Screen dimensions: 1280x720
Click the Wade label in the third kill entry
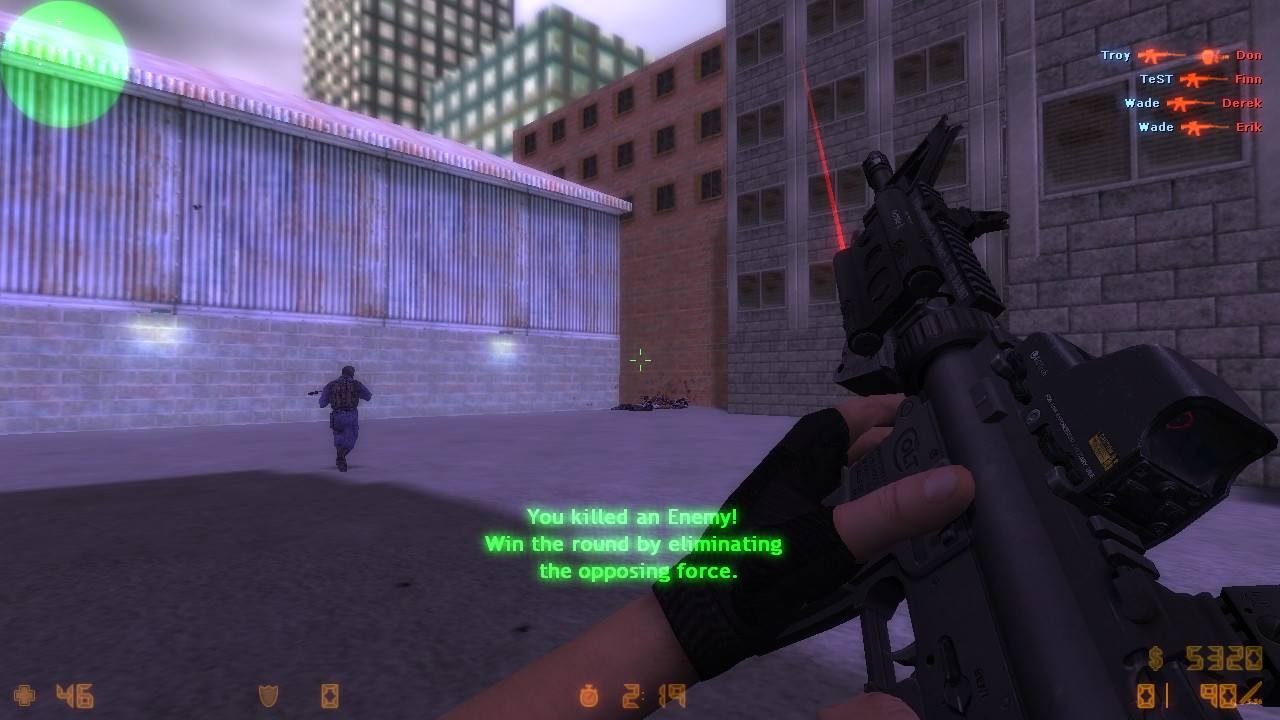point(1143,103)
